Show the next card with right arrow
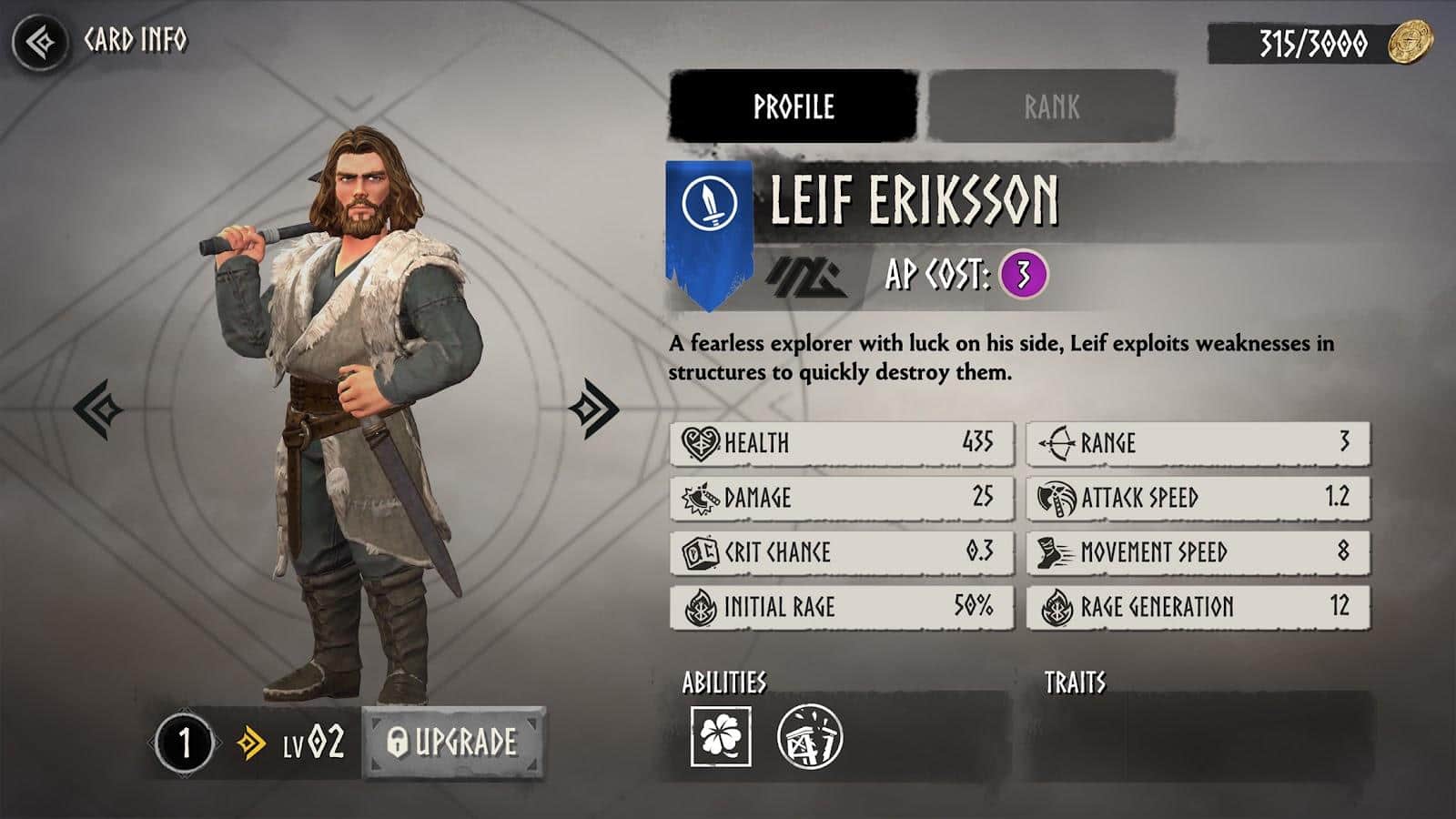The image size is (1456, 819). [x=593, y=409]
